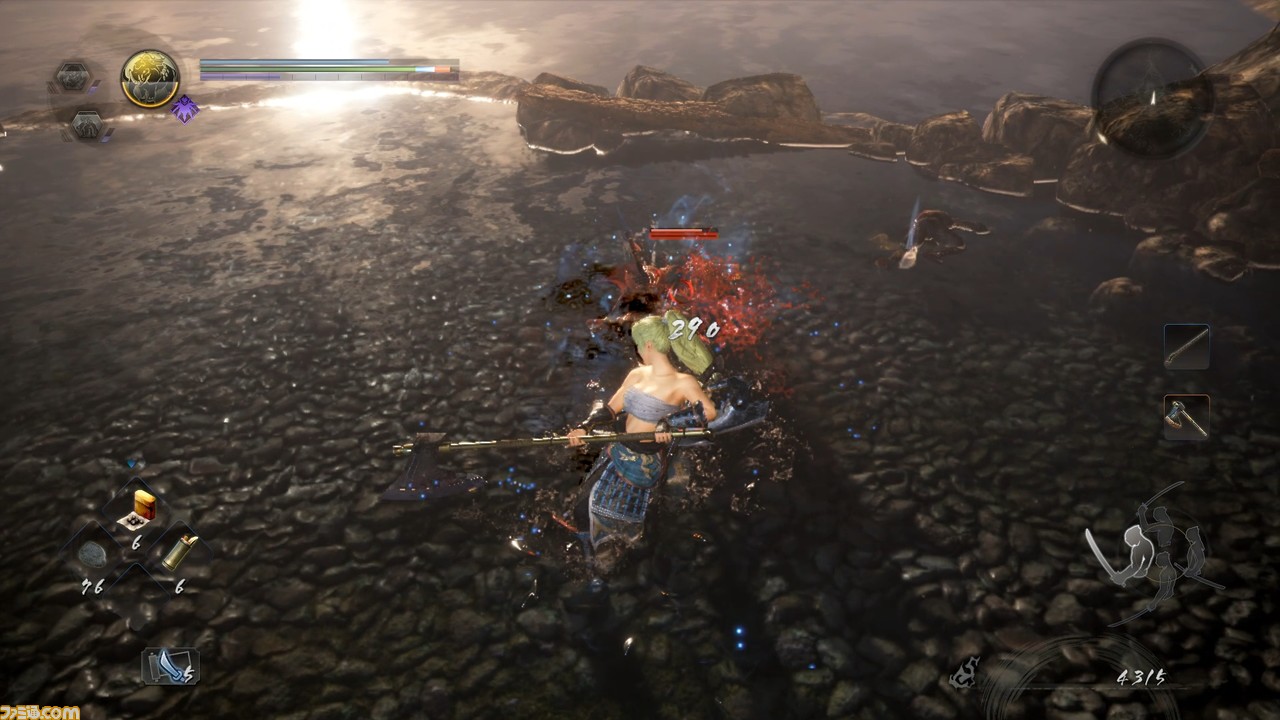Click the golden guardian spirit emblem

[x=150, y=78]
